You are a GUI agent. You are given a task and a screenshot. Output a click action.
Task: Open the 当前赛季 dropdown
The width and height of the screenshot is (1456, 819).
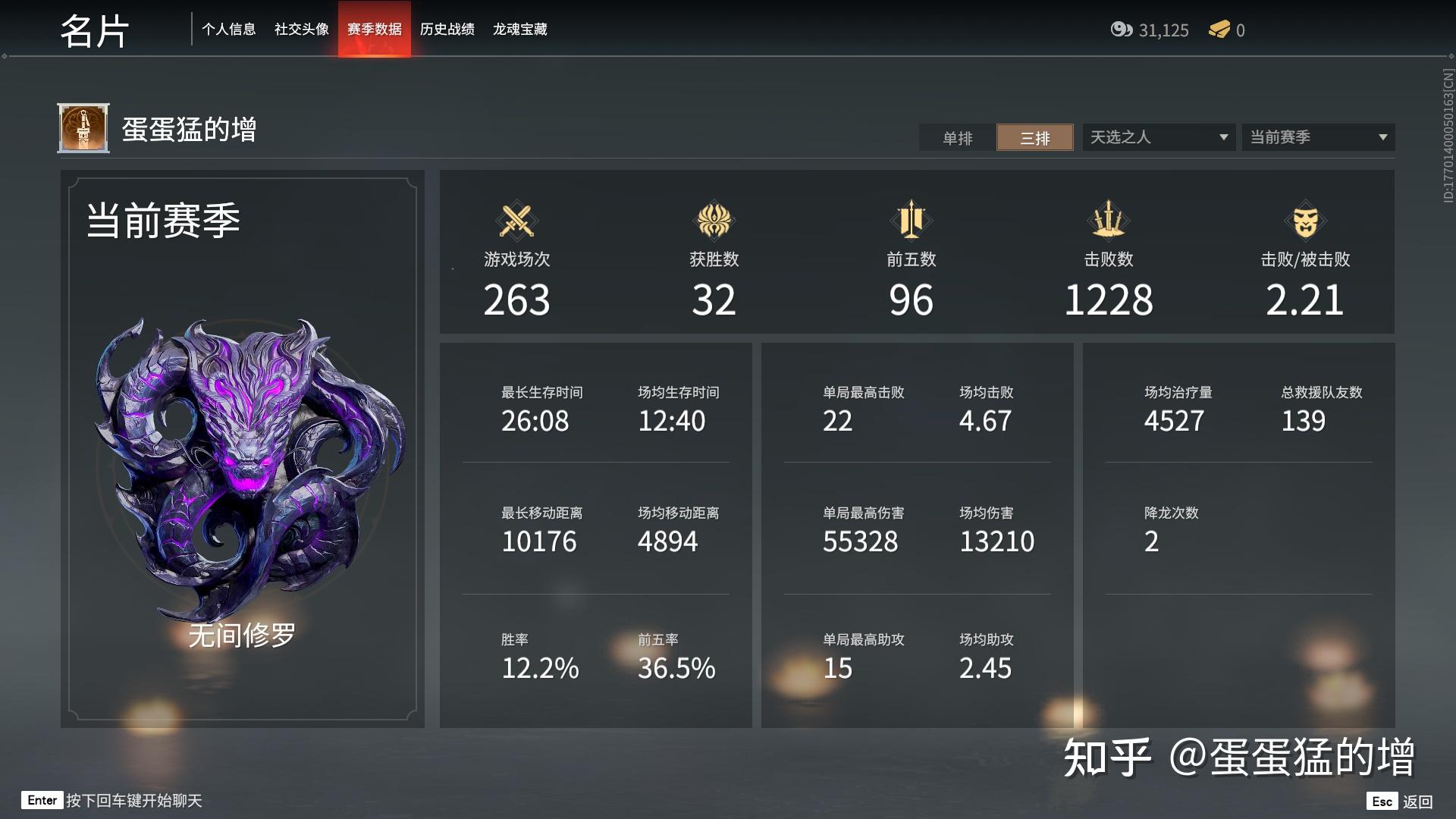pyautogui.click(x=1317, y=137)
